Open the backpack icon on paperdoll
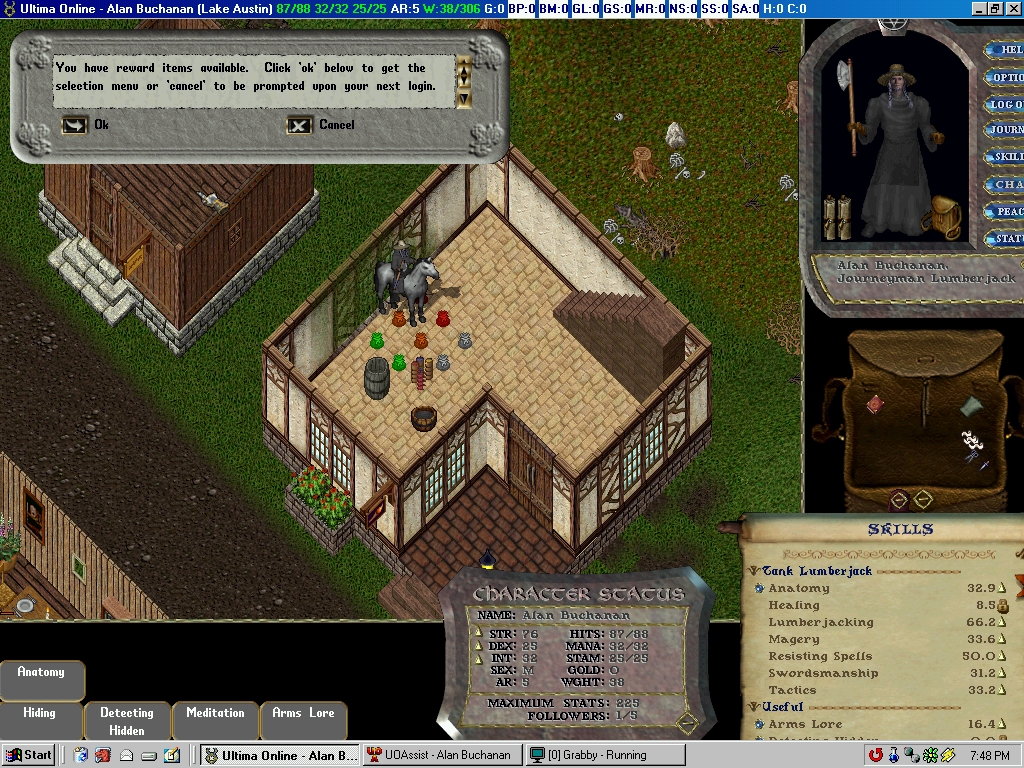This screenshot has height=768, width=1024. 942,217
